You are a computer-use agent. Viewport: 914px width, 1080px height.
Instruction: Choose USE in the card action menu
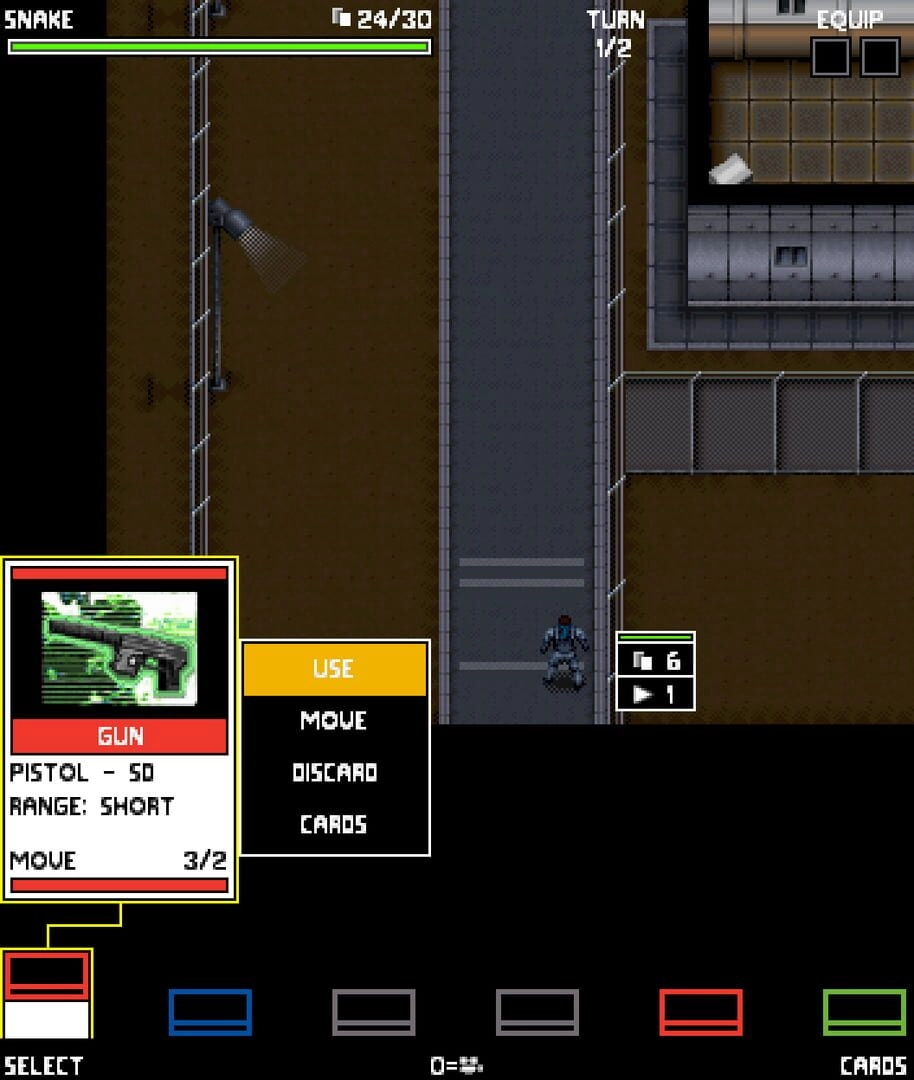pos(334,669)
